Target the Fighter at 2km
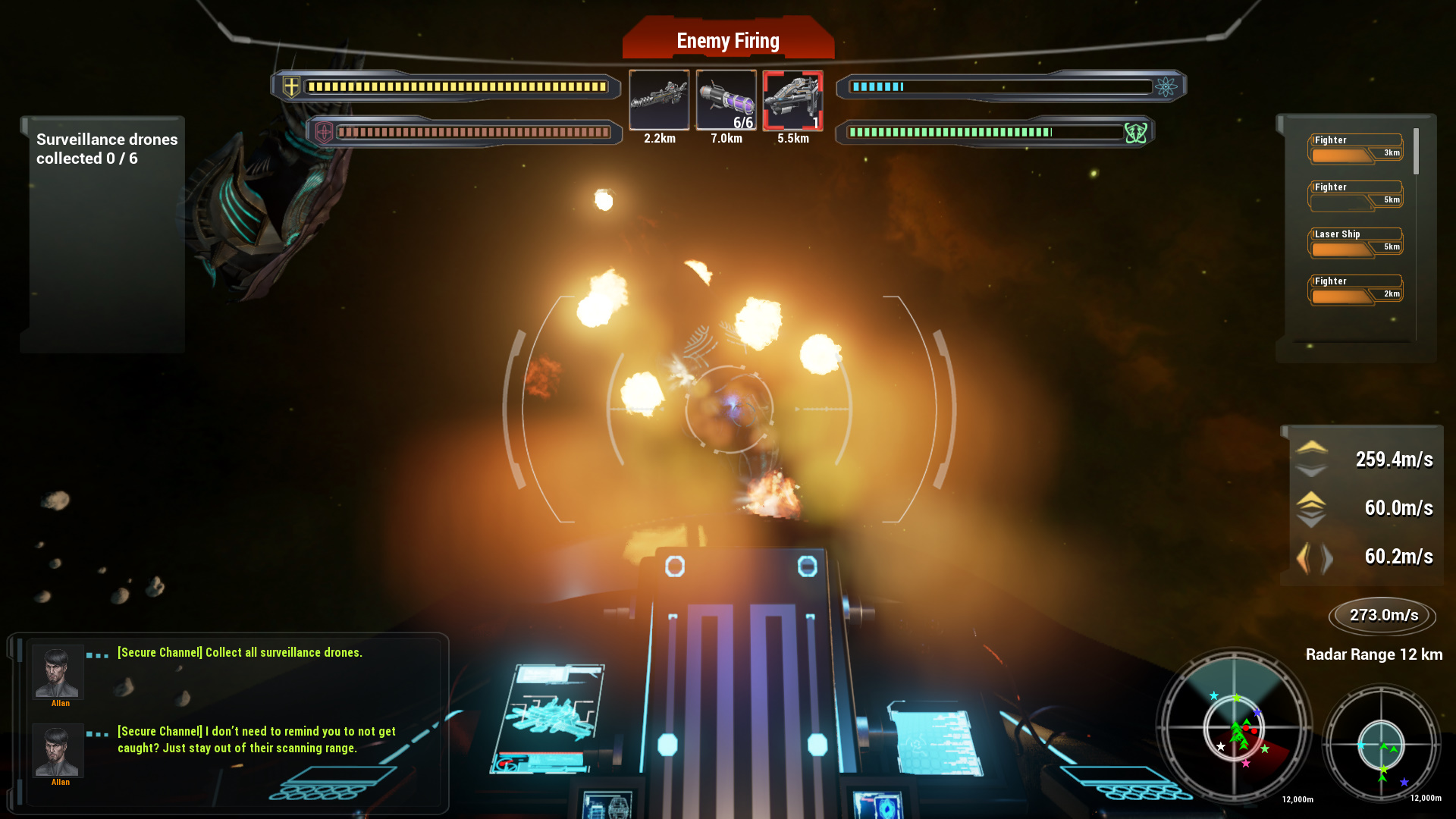 [x=1354, y=287]
